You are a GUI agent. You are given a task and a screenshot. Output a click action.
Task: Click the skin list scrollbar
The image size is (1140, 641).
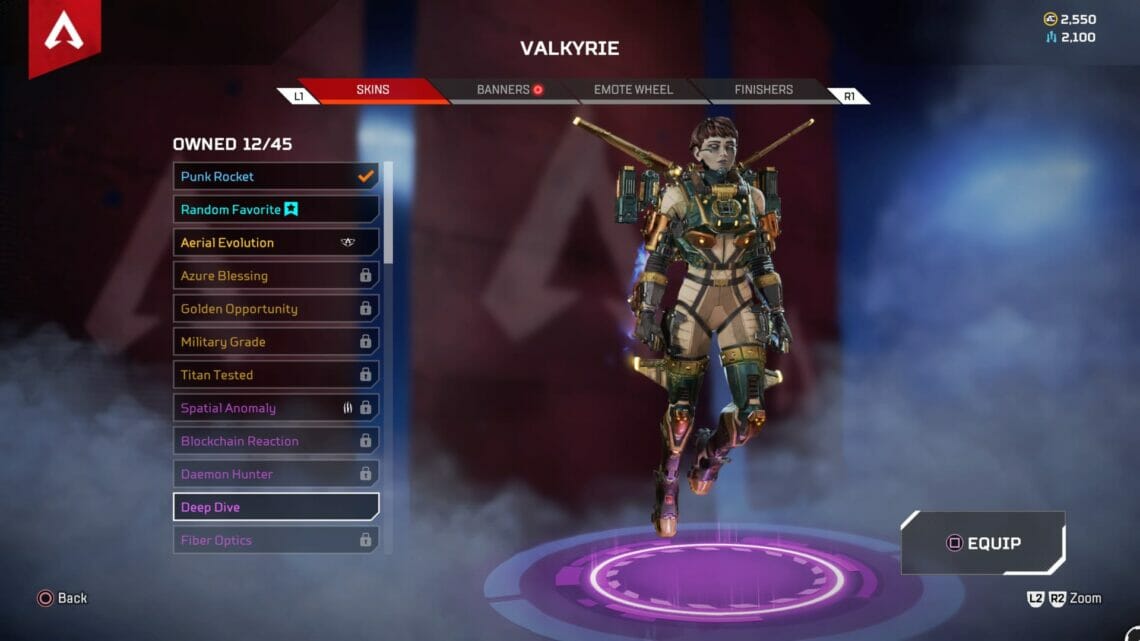tap(388, 212)
